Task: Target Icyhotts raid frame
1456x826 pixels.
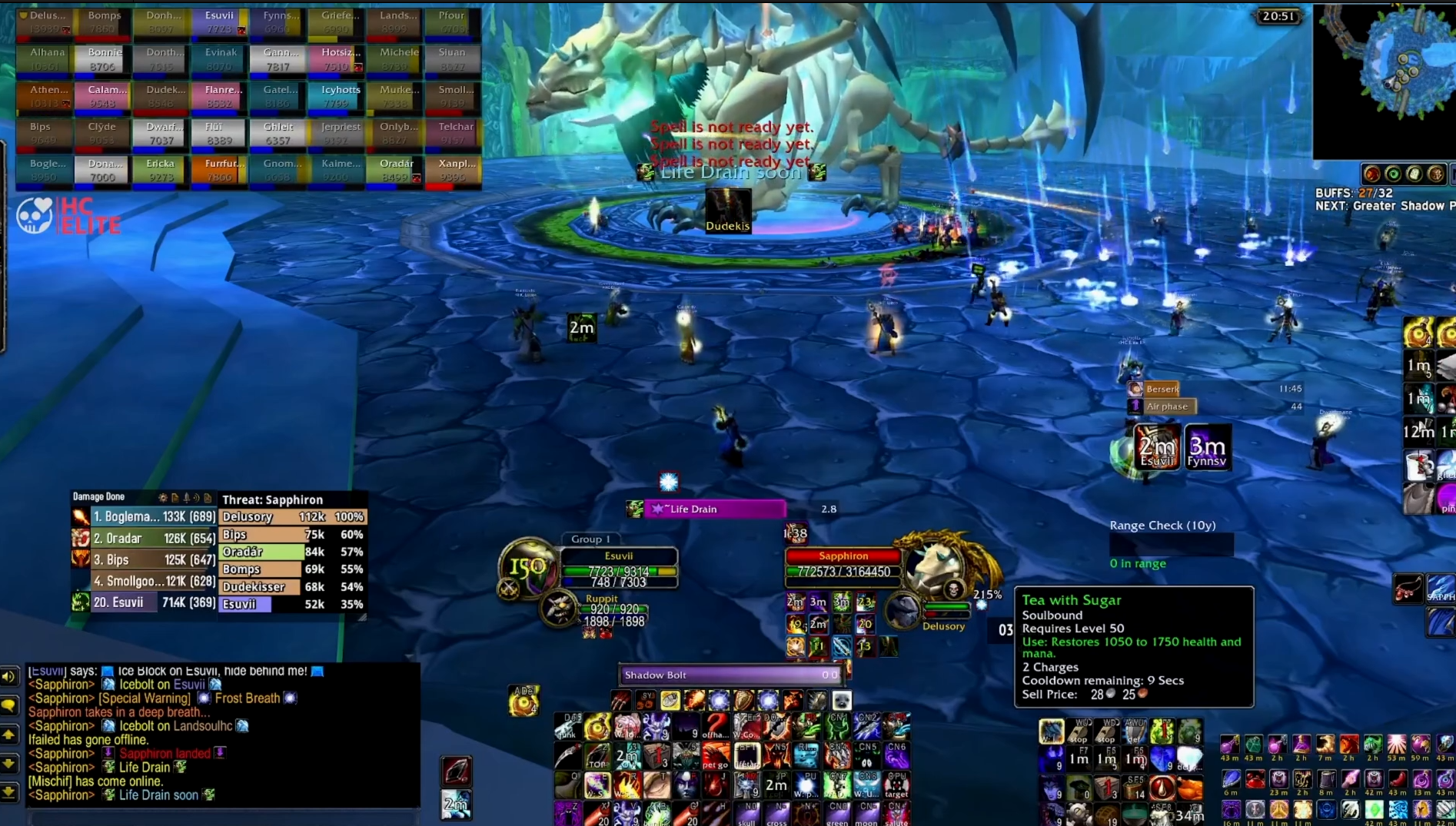Action: click(341, 97)
